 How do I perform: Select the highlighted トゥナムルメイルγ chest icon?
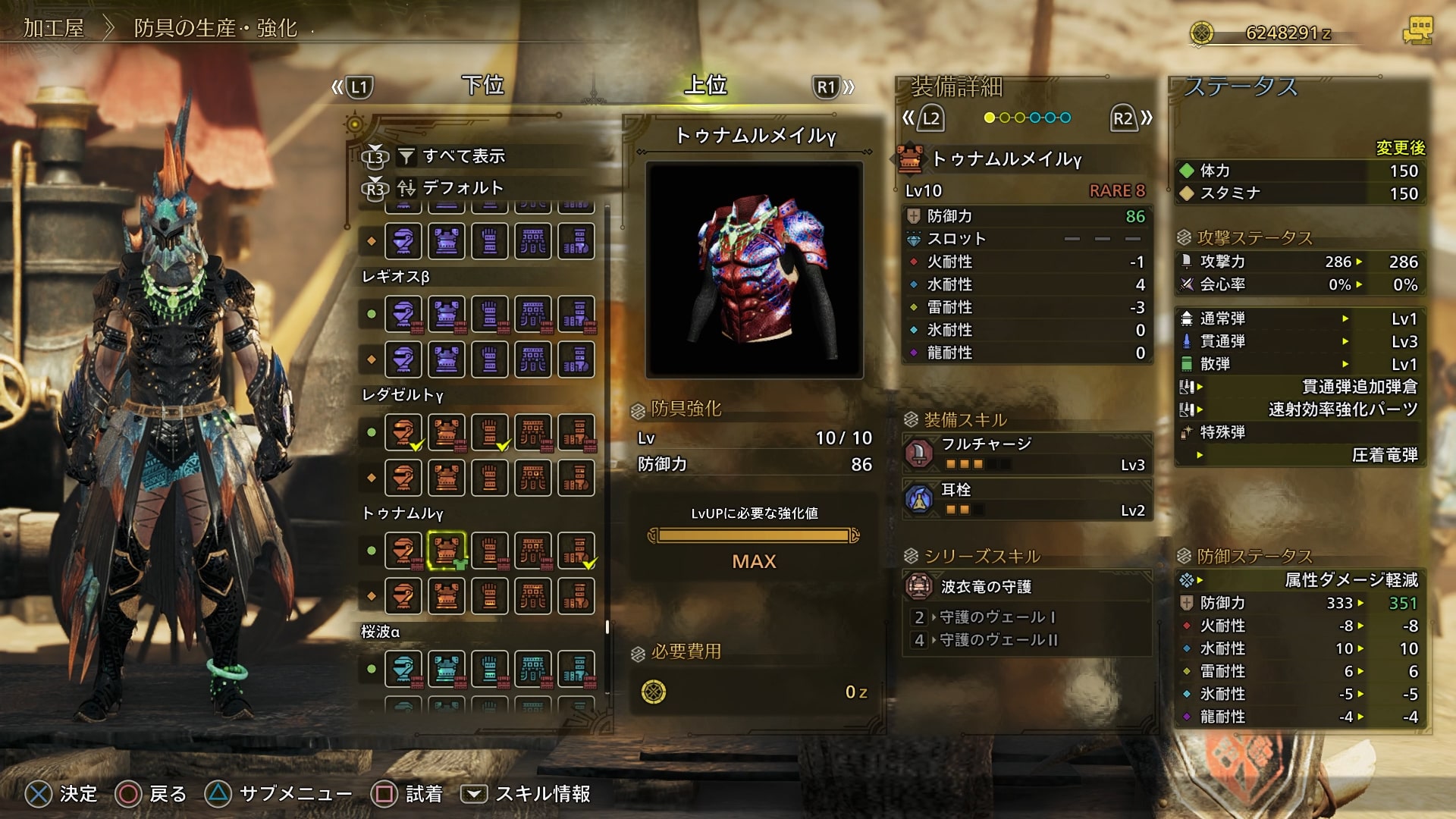click(447, 551)
